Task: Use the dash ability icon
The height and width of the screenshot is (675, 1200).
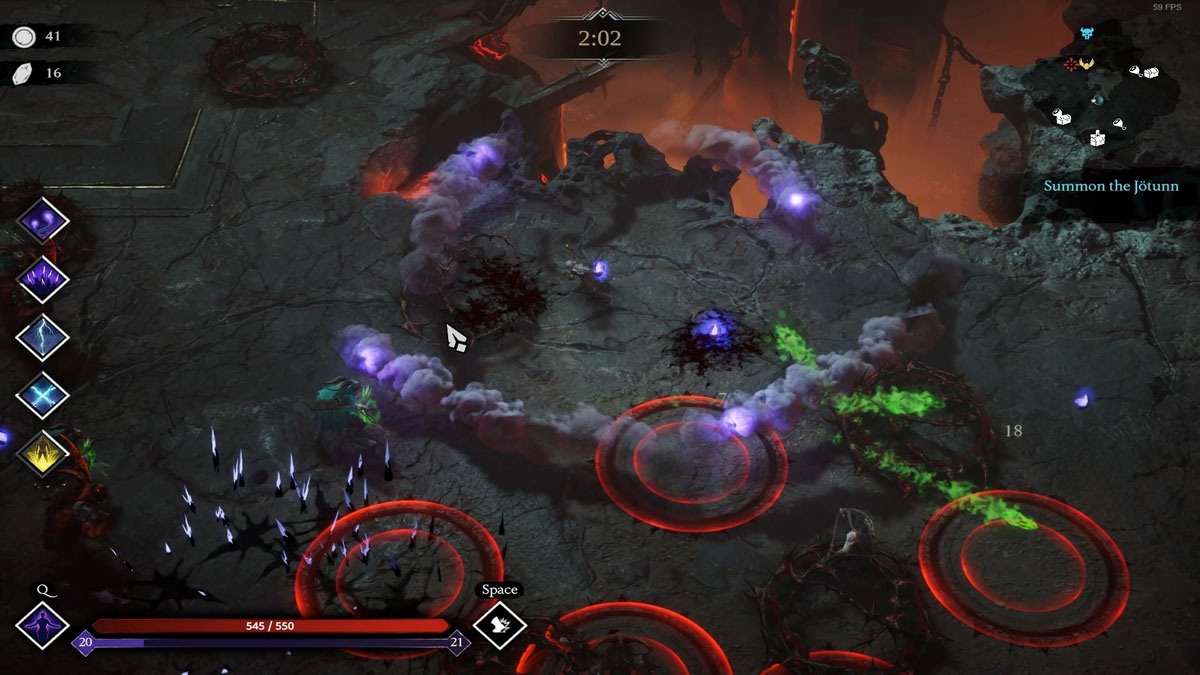Action: pyautogui.click(x=499, y=626)
